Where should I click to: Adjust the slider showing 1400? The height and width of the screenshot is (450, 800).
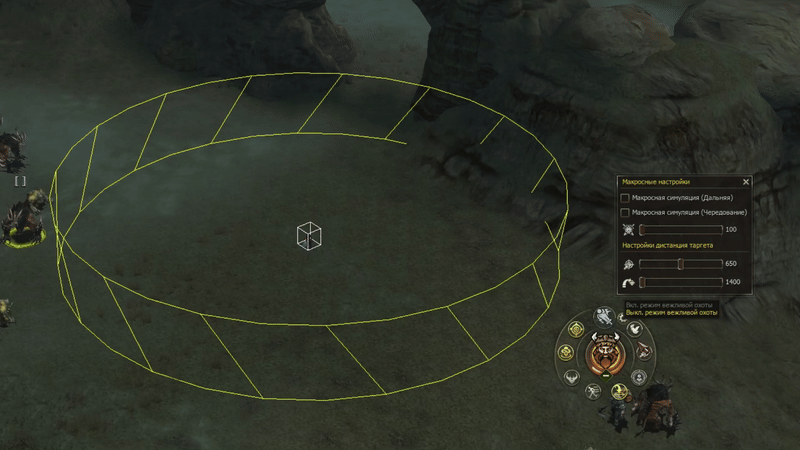(x=680, y=283)
